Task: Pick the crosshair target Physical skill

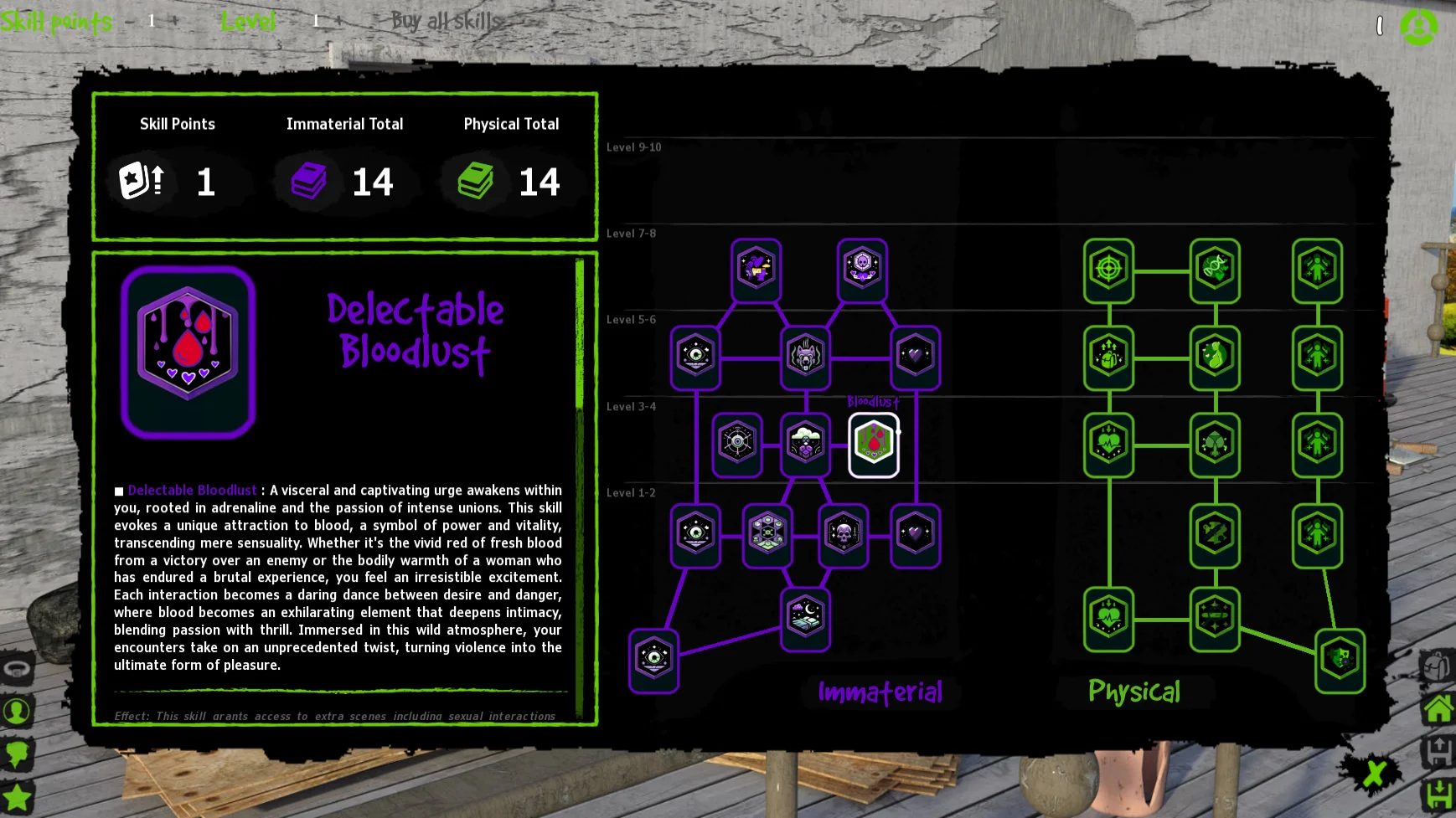Action: pyautogui.click(x=1108, y=270)
